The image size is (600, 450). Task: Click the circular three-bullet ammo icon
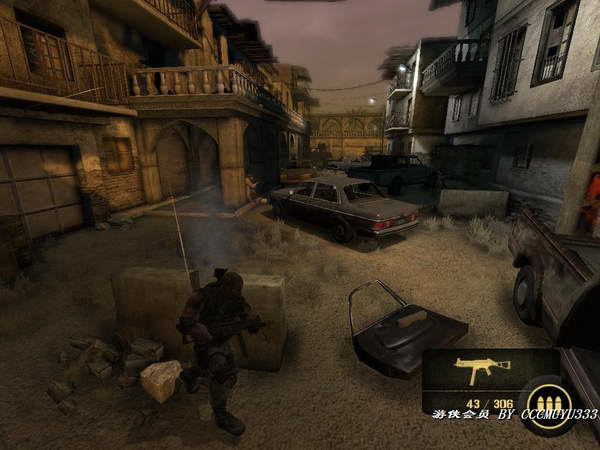[x=549, y=403]
